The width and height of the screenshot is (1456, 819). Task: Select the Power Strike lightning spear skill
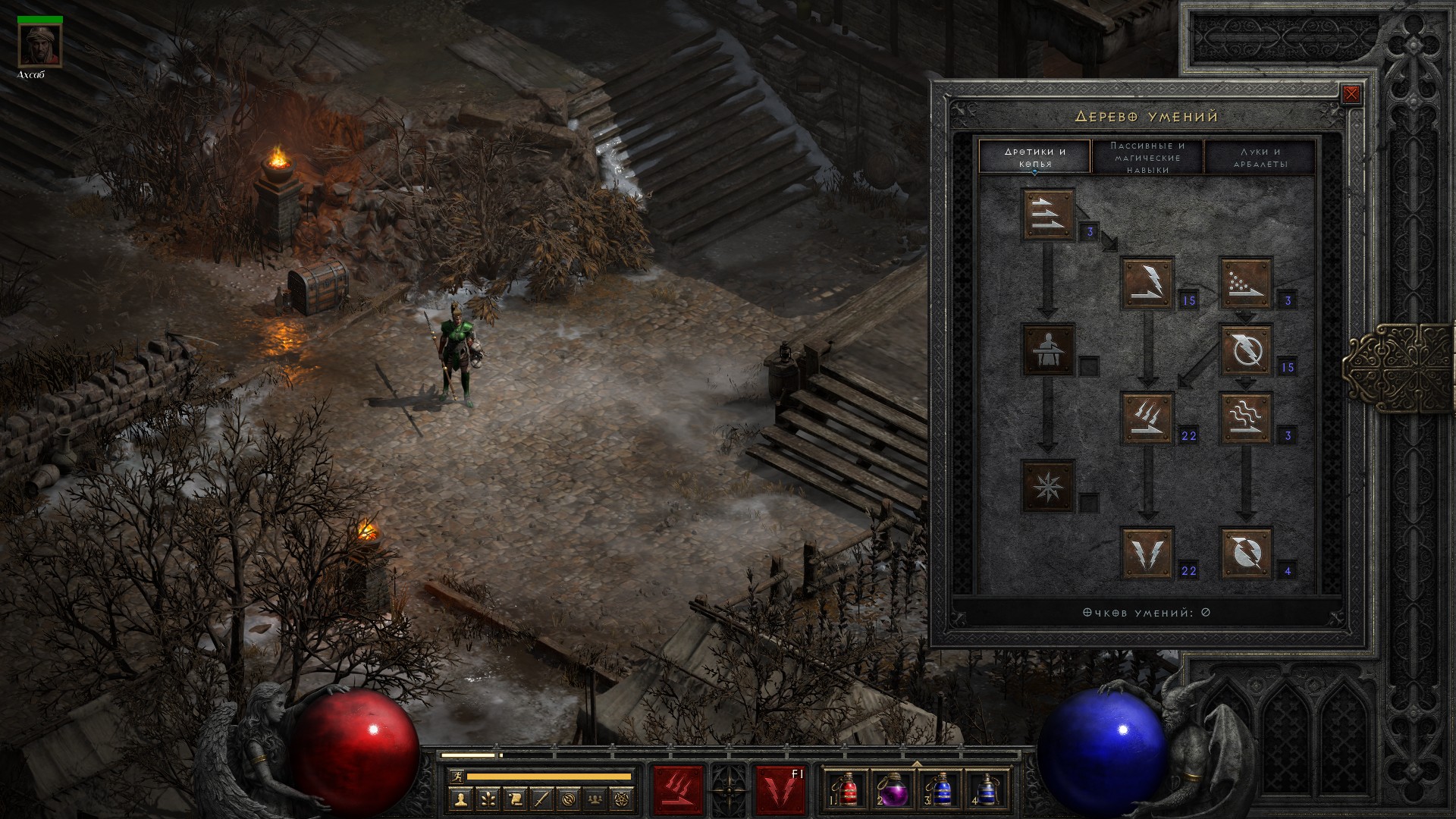click(x=1147, y=283)
